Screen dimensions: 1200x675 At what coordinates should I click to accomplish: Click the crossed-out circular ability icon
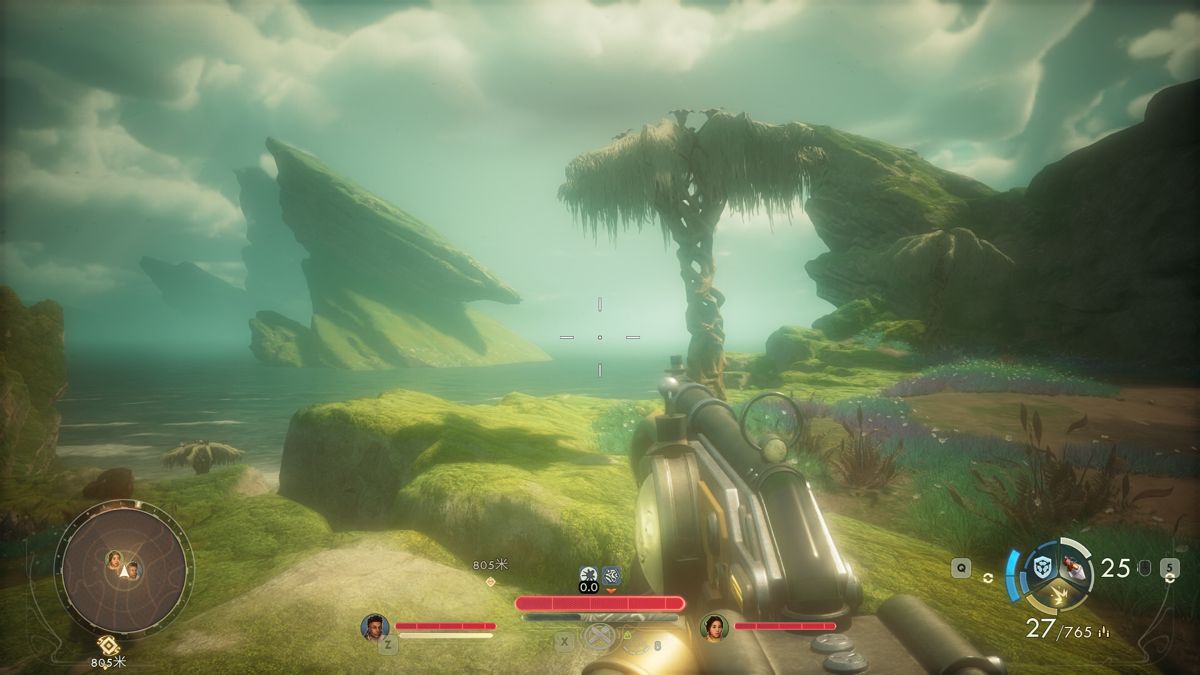(597, 637)
